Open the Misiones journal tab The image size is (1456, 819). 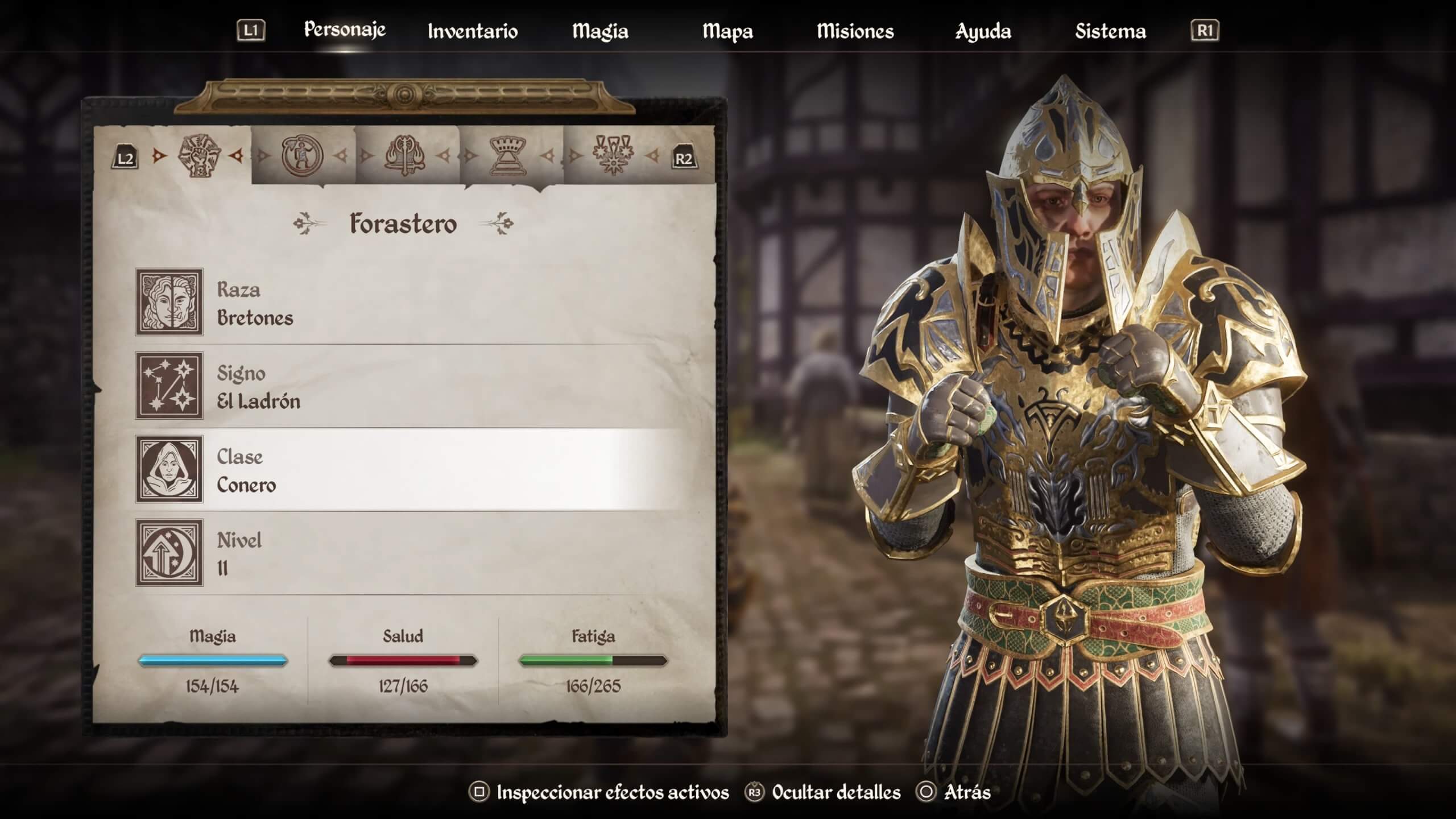[x=855, y=31]
